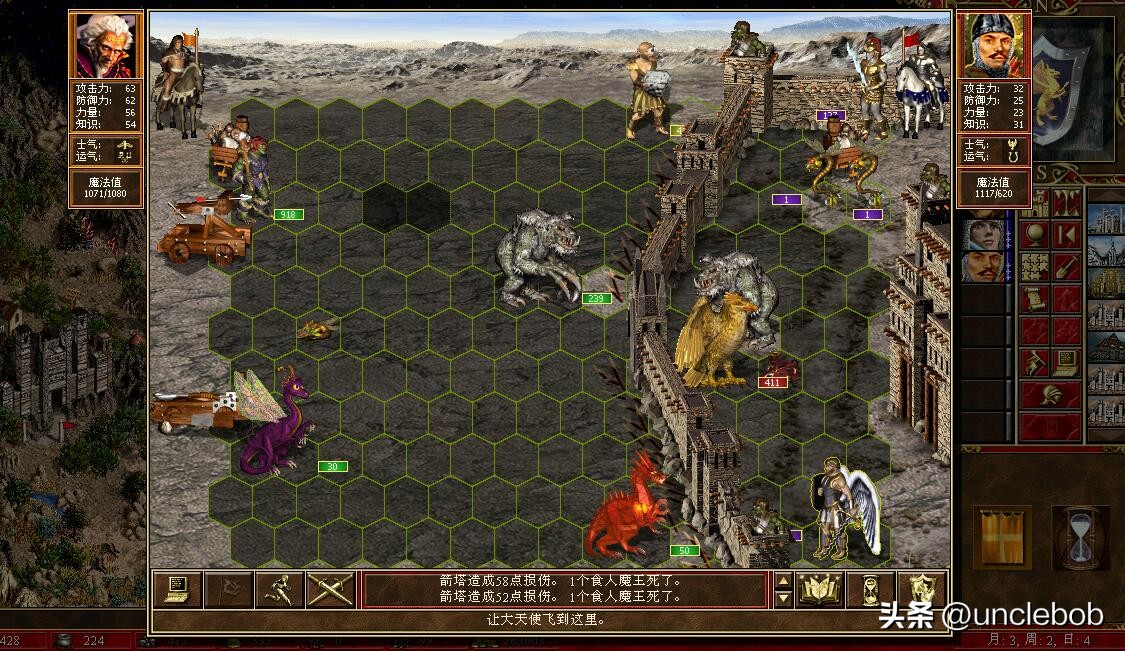This screenshot has height=651, width=1125.
Task: Click the globe icon in the side panel
Action: [x=1034, y=234]
